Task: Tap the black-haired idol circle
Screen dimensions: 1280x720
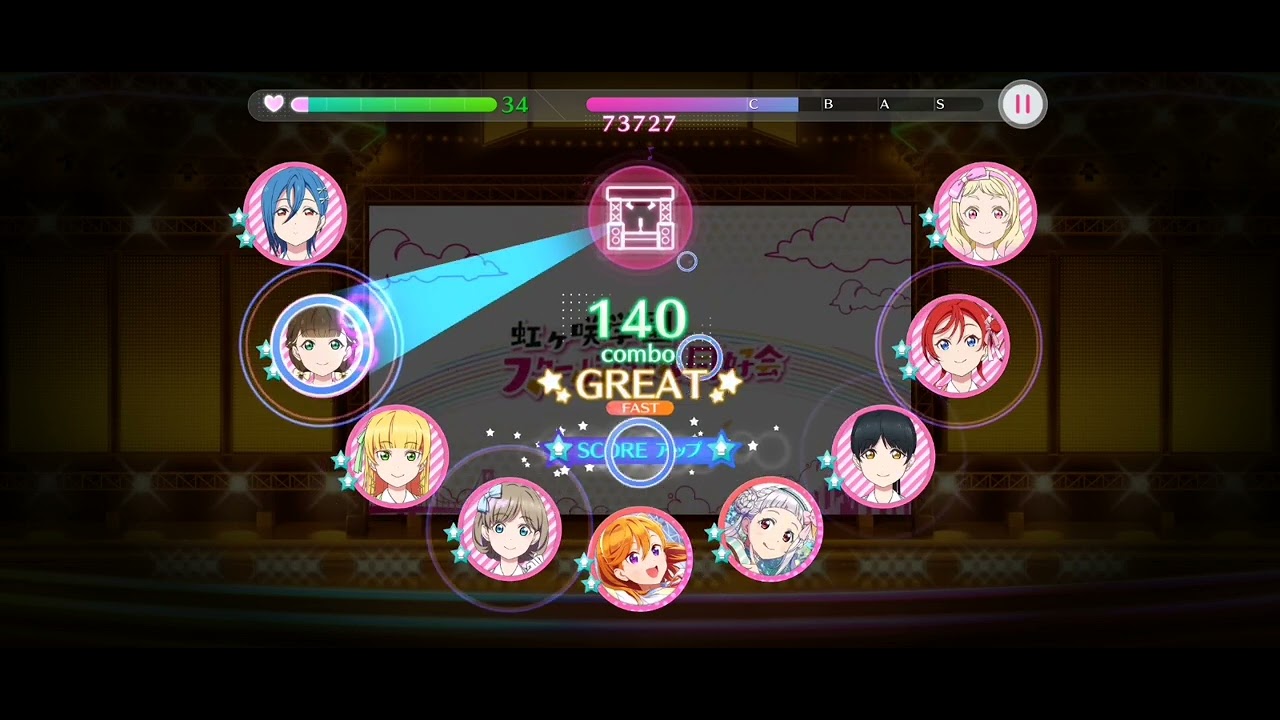Action: pyautogui.click(x=883, y=456)
